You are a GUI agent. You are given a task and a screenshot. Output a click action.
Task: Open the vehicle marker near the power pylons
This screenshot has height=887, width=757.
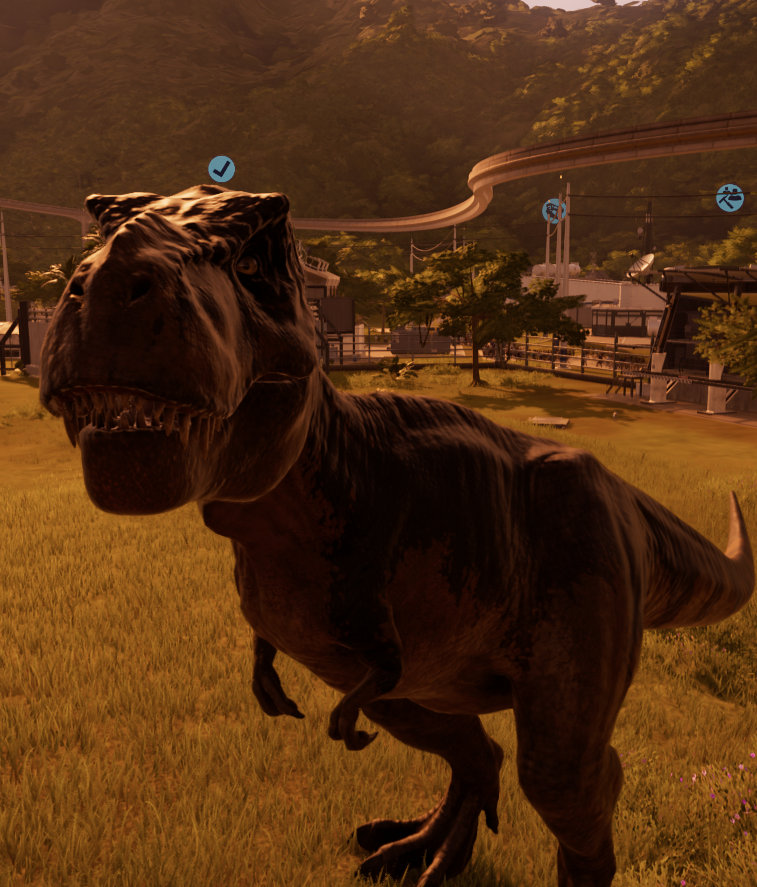553,211
